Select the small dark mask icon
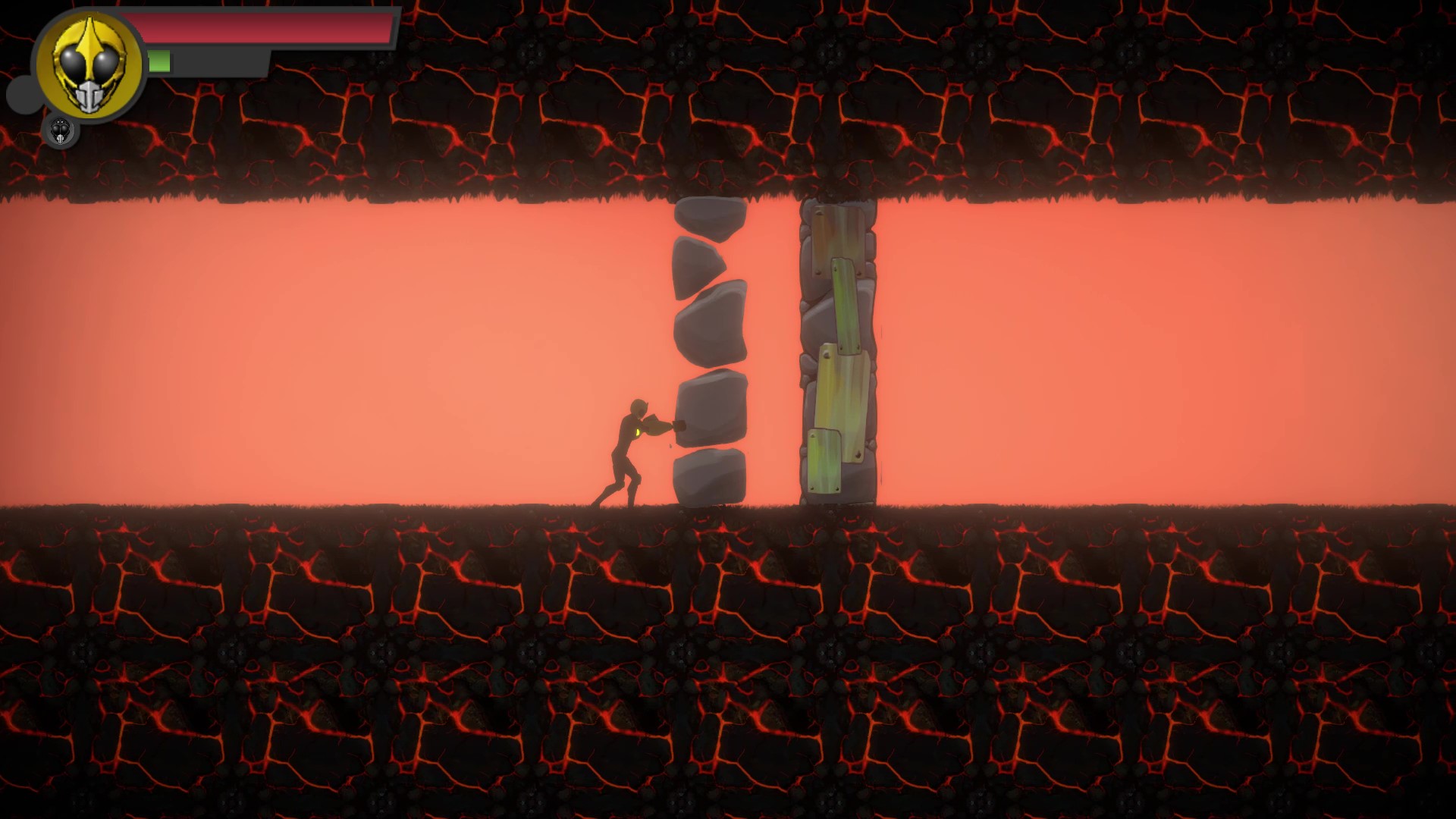Image resolution: width=1456 pixels, height=819 pixels. click(x=61, y=130)
